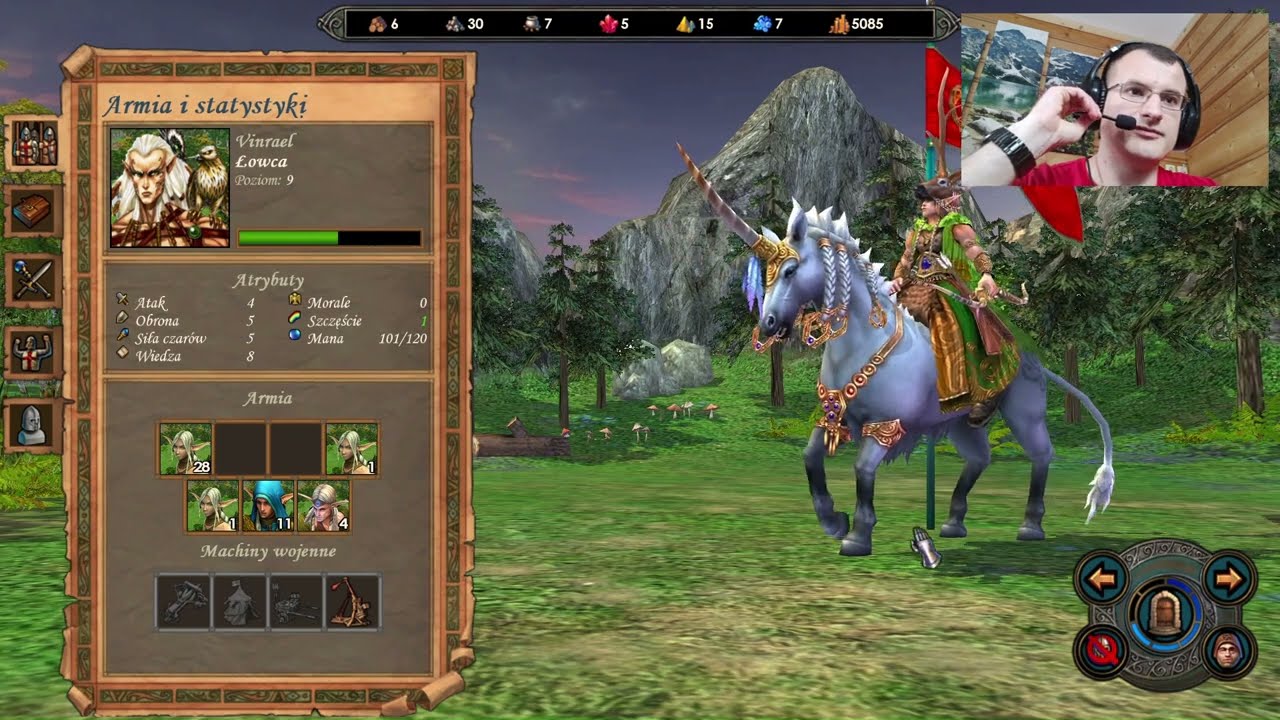
Task: Click the hooded face round button
Action: click(x=1227, y=651)
